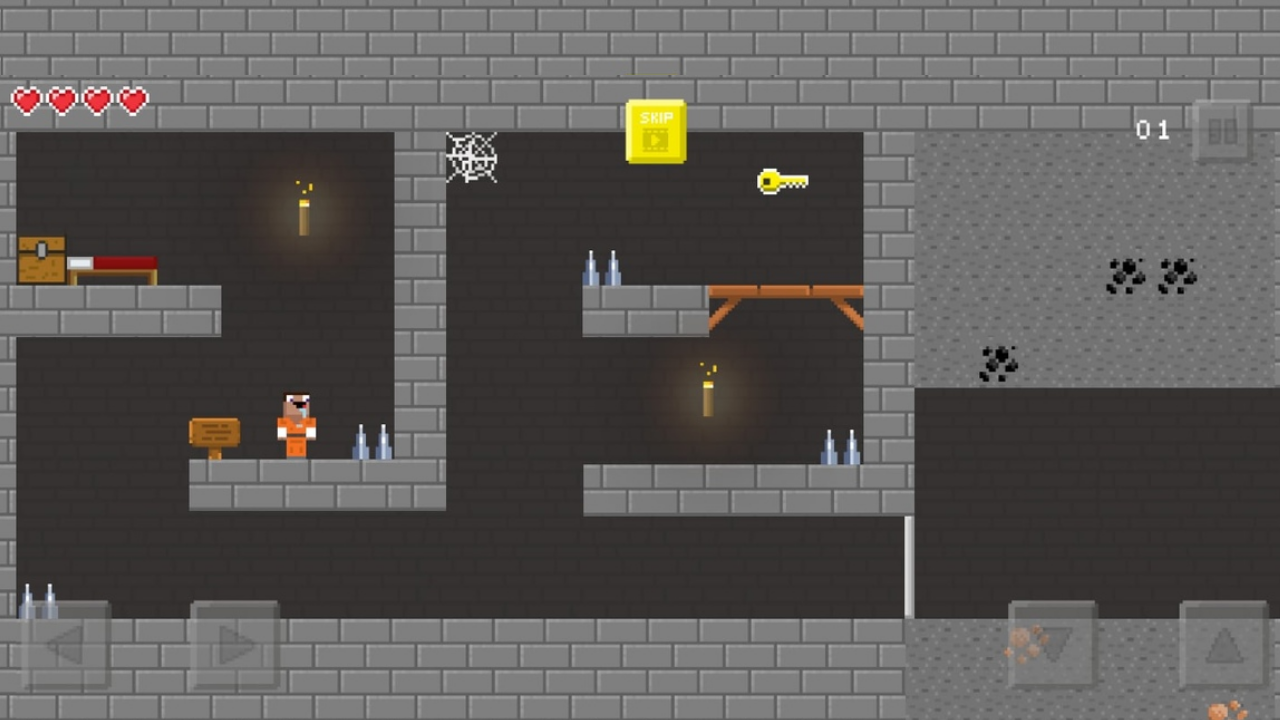Click the wooden signpost
Image resolution: width=1280 pixels, height=720 pixels.
pos(214,432)
